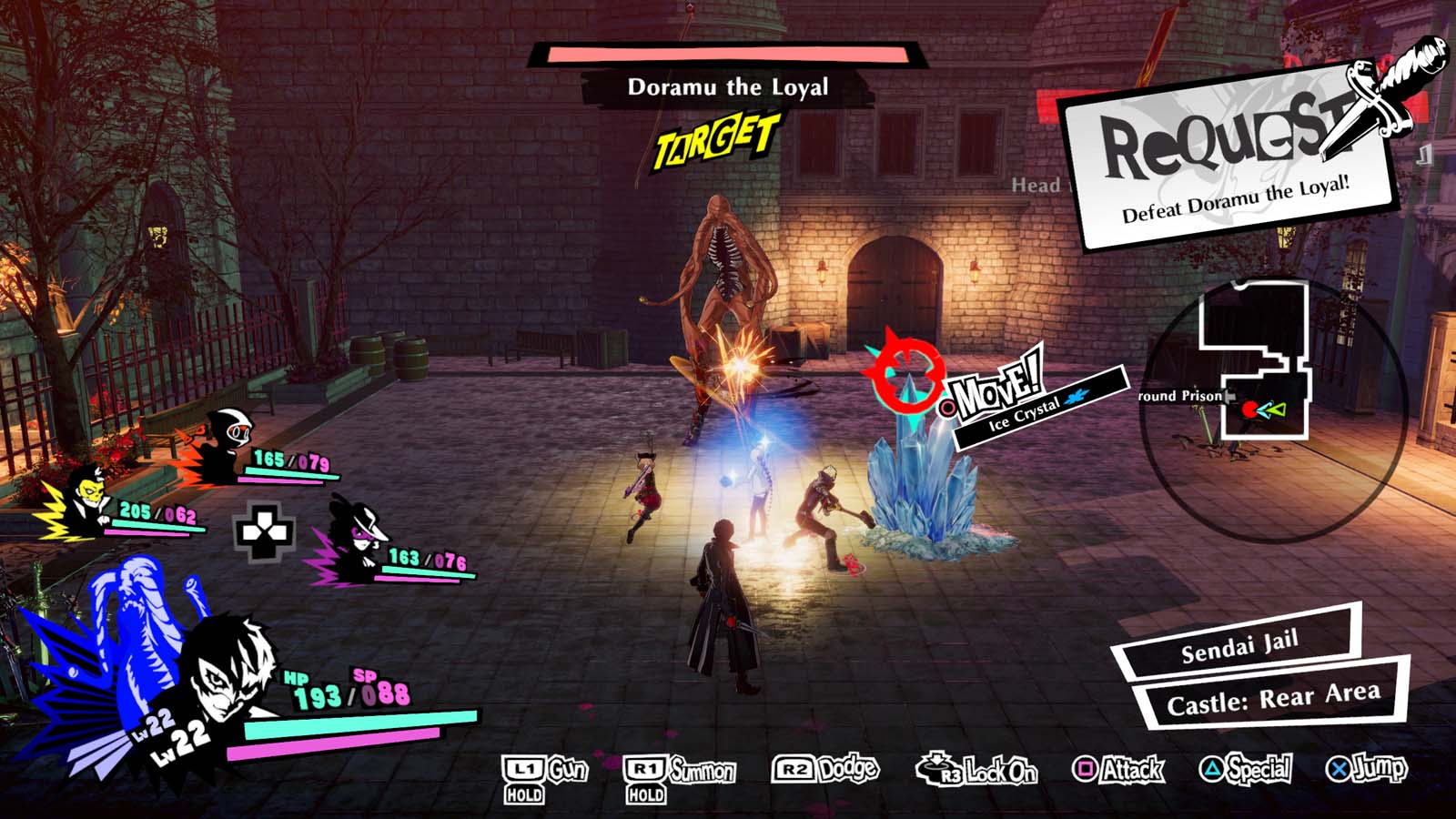Select the Sendai Jail location label
The width and height of the screenshot is (1456, 819).
tap(1240, 650)
